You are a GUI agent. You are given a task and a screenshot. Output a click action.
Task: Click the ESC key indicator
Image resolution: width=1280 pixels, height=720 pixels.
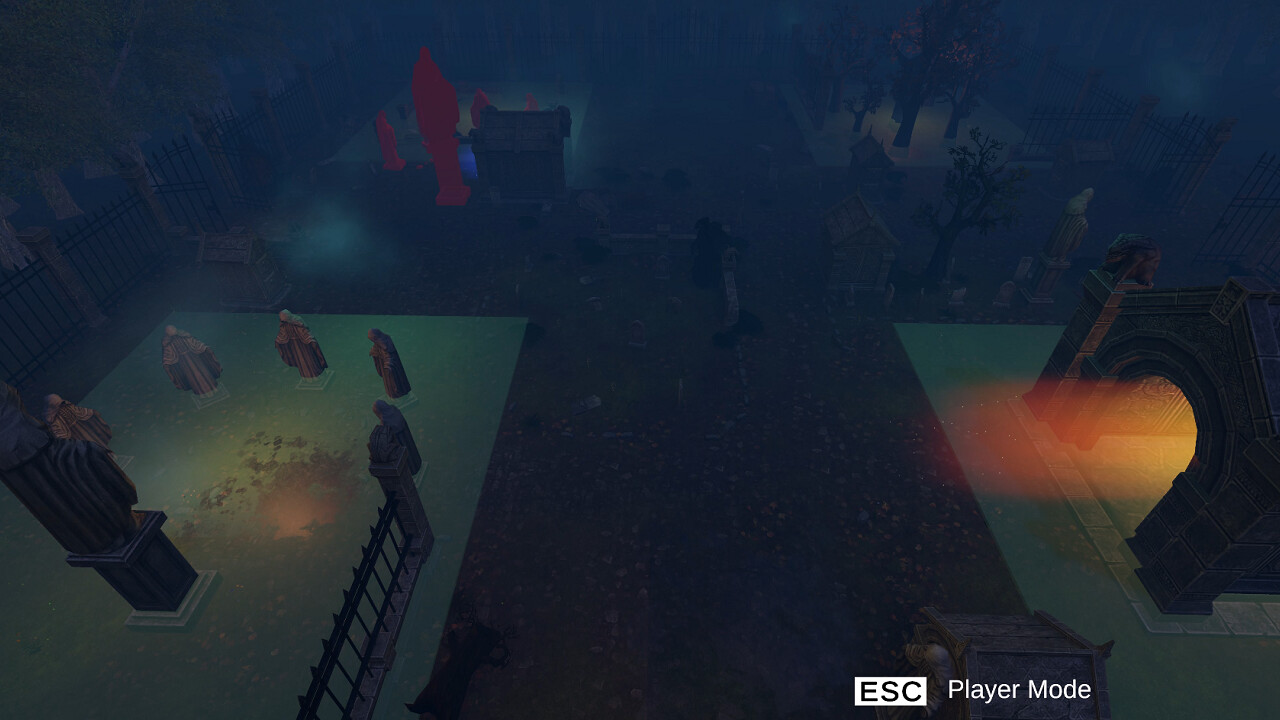click(891, 689)
